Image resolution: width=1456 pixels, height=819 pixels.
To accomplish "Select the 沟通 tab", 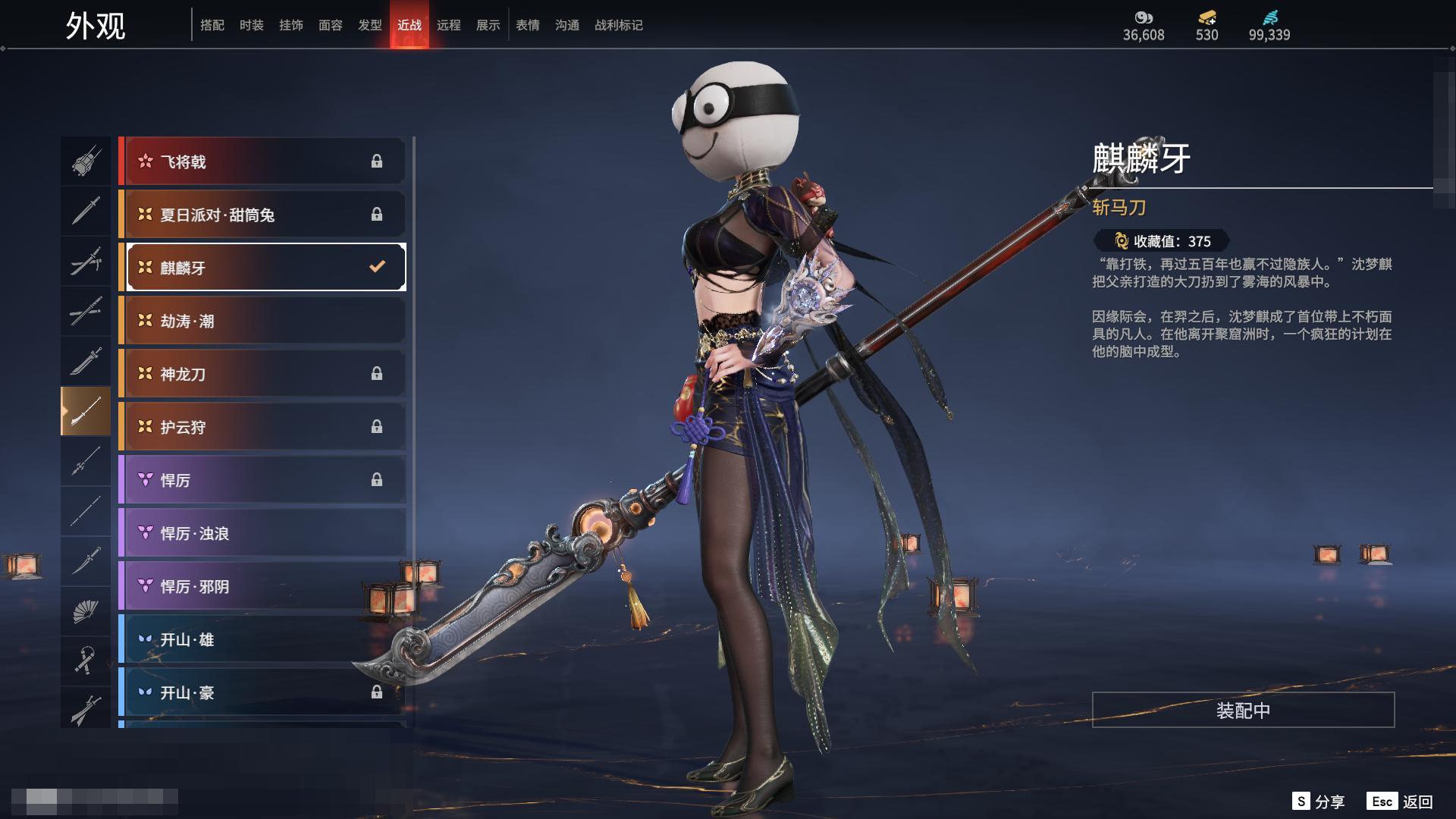I will (566, 26).
